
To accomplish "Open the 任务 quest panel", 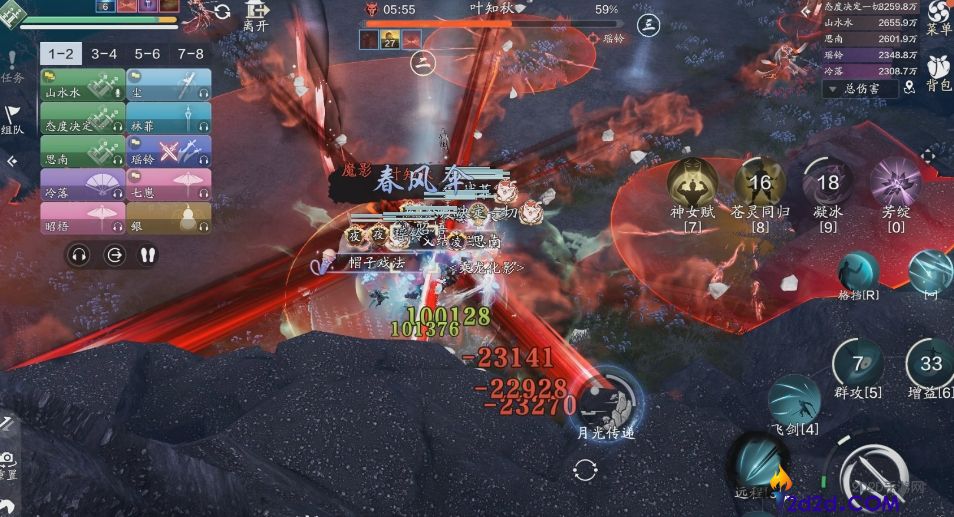I will click(12, 66).
